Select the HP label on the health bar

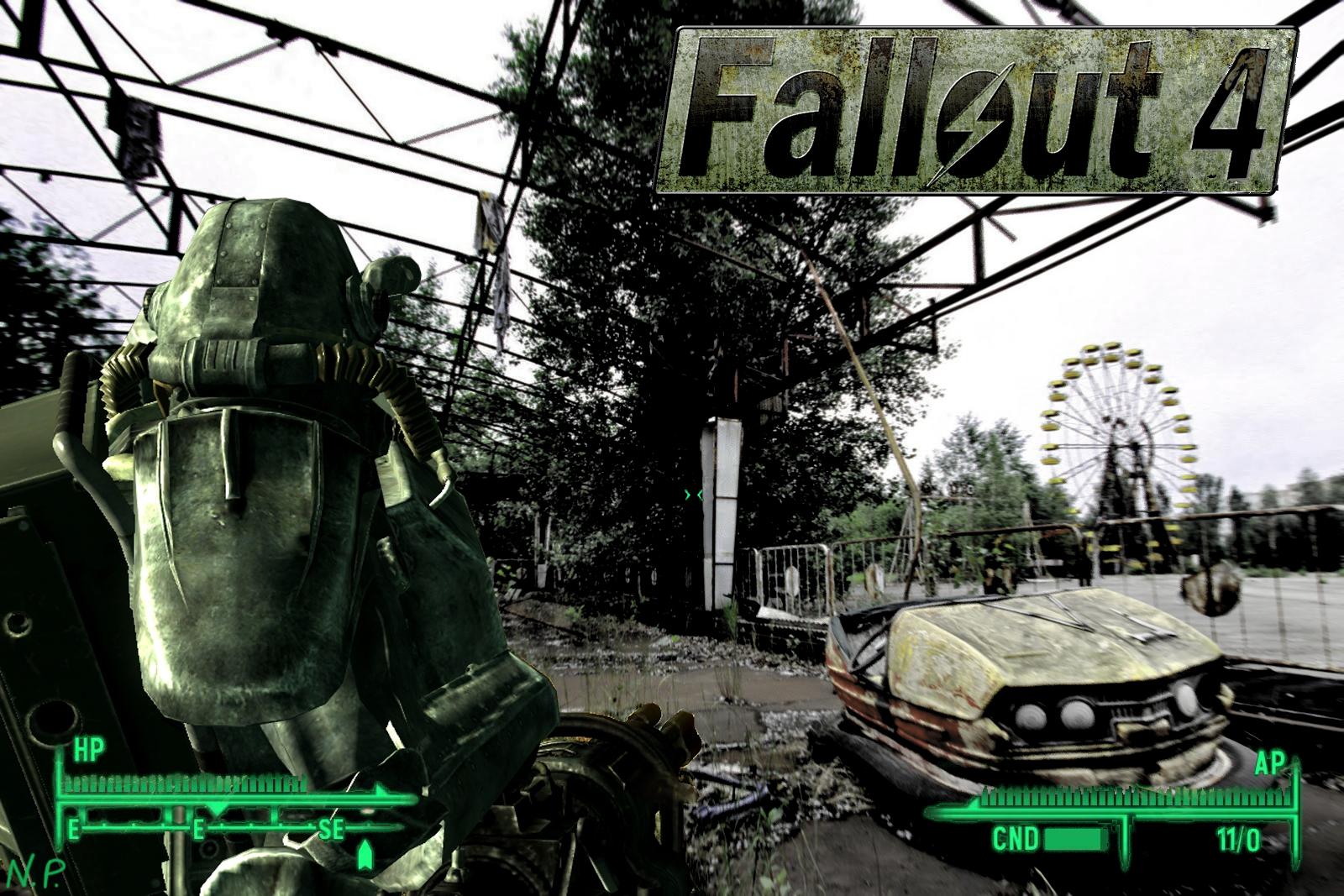(x=88, y=750)
